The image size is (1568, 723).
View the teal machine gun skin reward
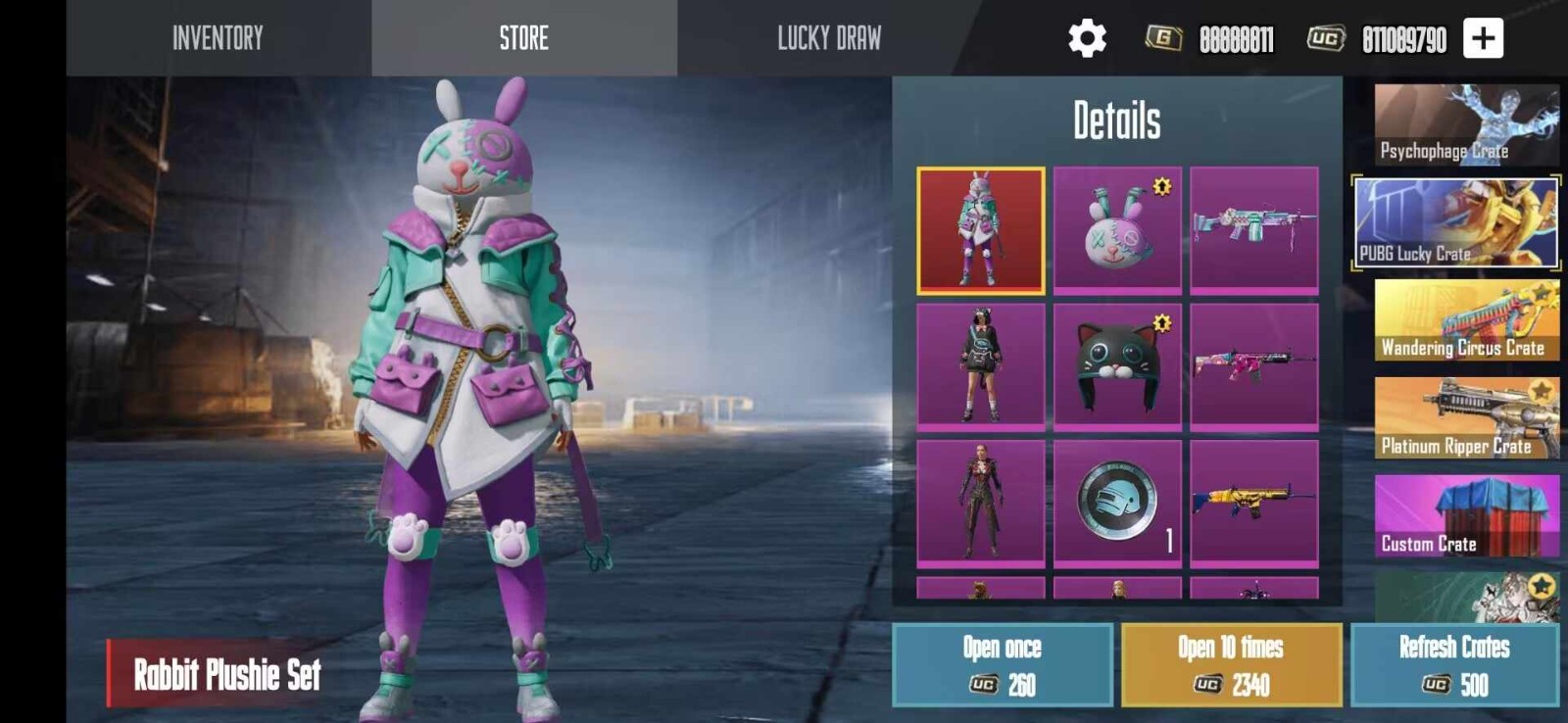(1254, 230)
